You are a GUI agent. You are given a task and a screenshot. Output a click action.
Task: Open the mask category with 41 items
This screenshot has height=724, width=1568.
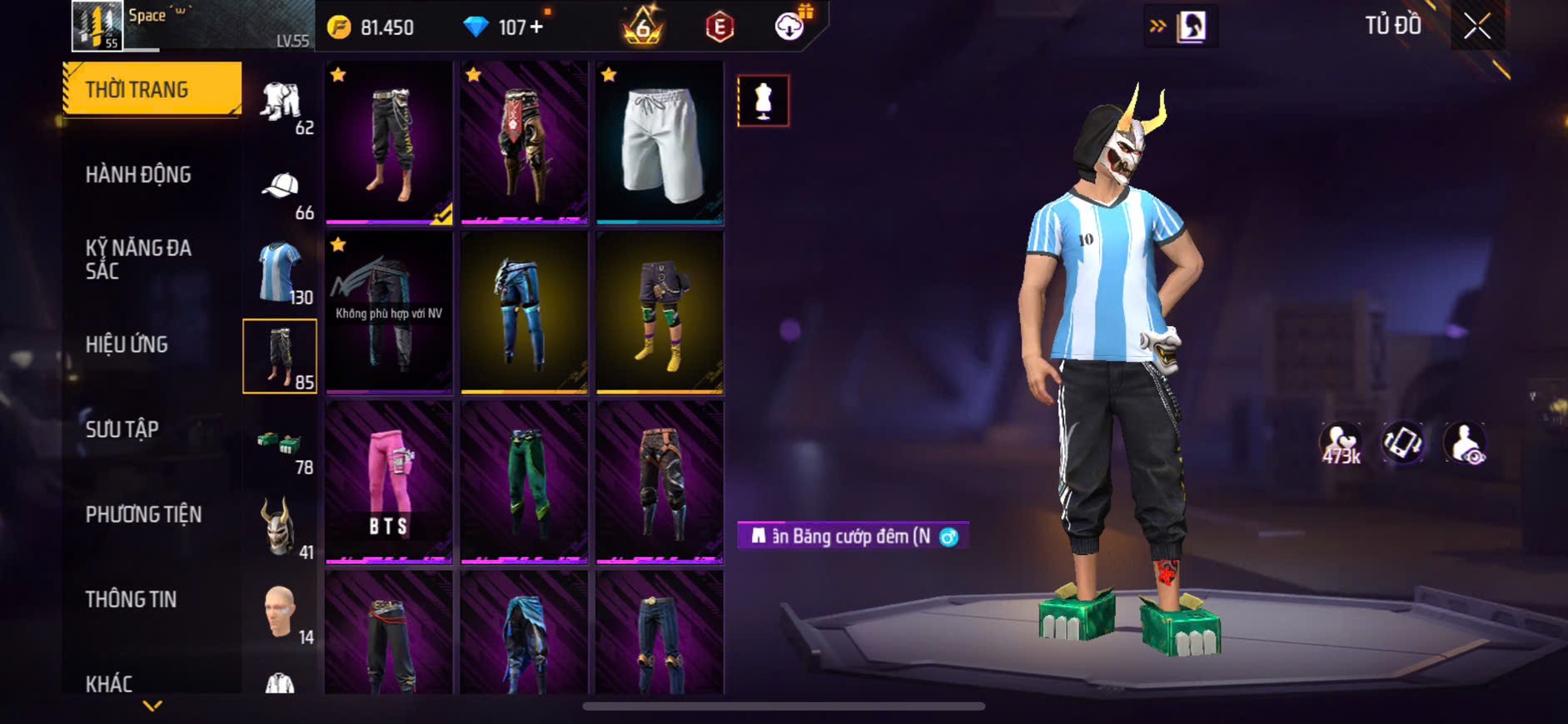click(281, 528)
